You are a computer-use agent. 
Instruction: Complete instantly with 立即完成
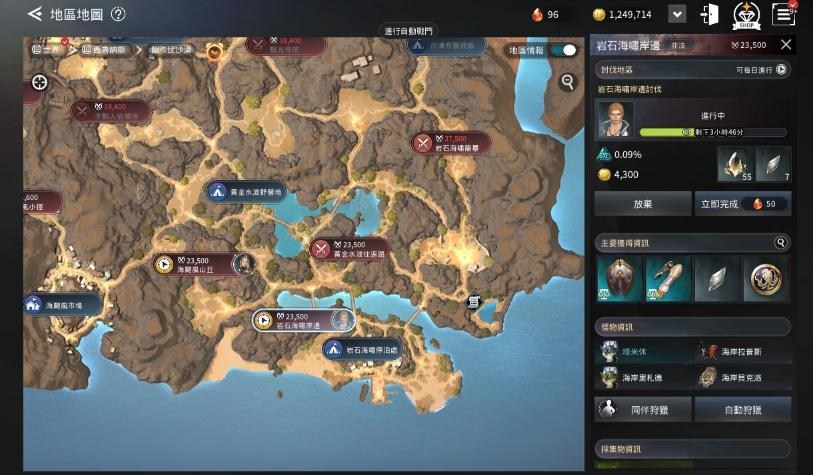[x=742, y=204]
